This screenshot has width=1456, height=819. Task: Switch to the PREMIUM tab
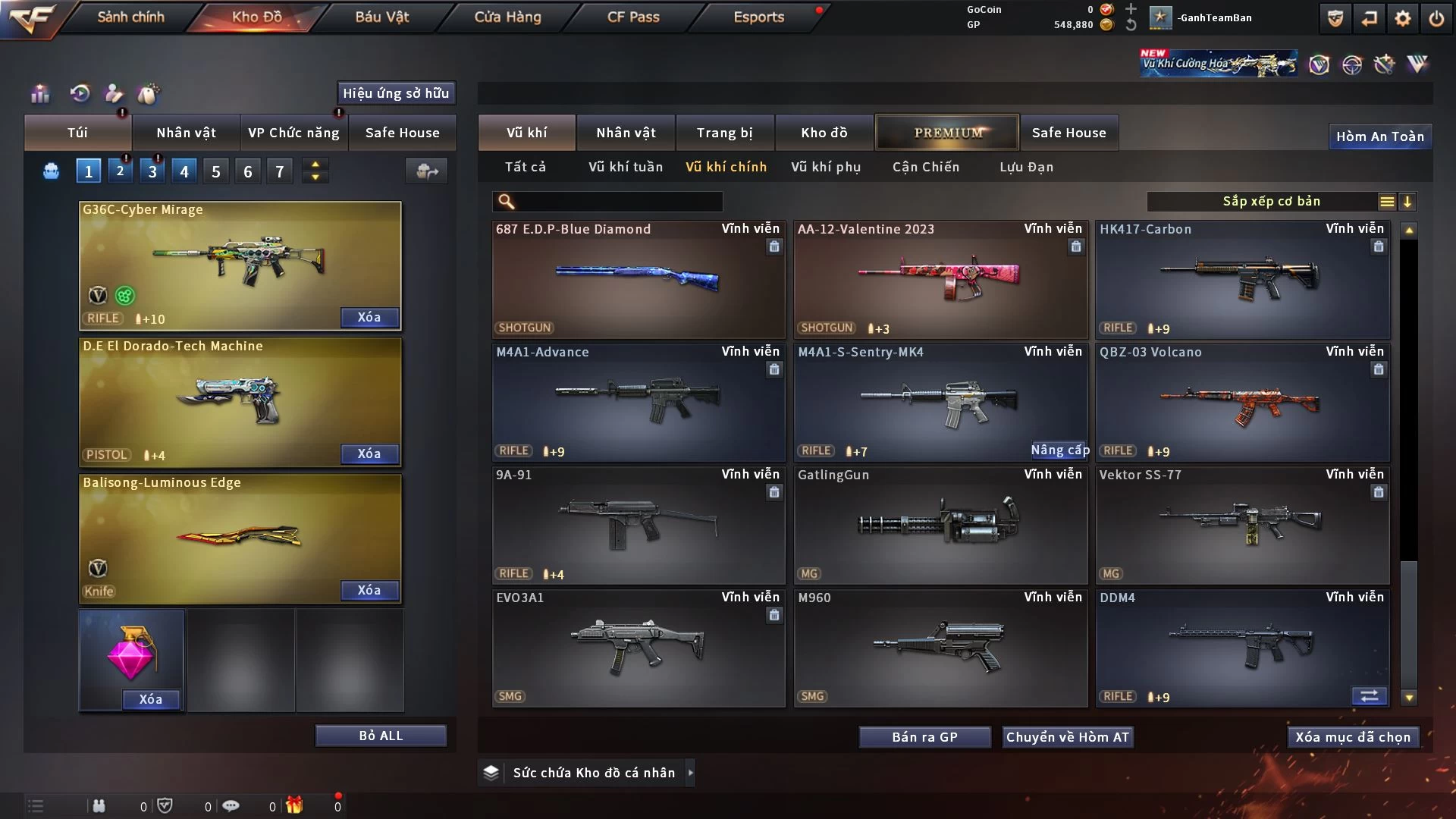point(947,133)
